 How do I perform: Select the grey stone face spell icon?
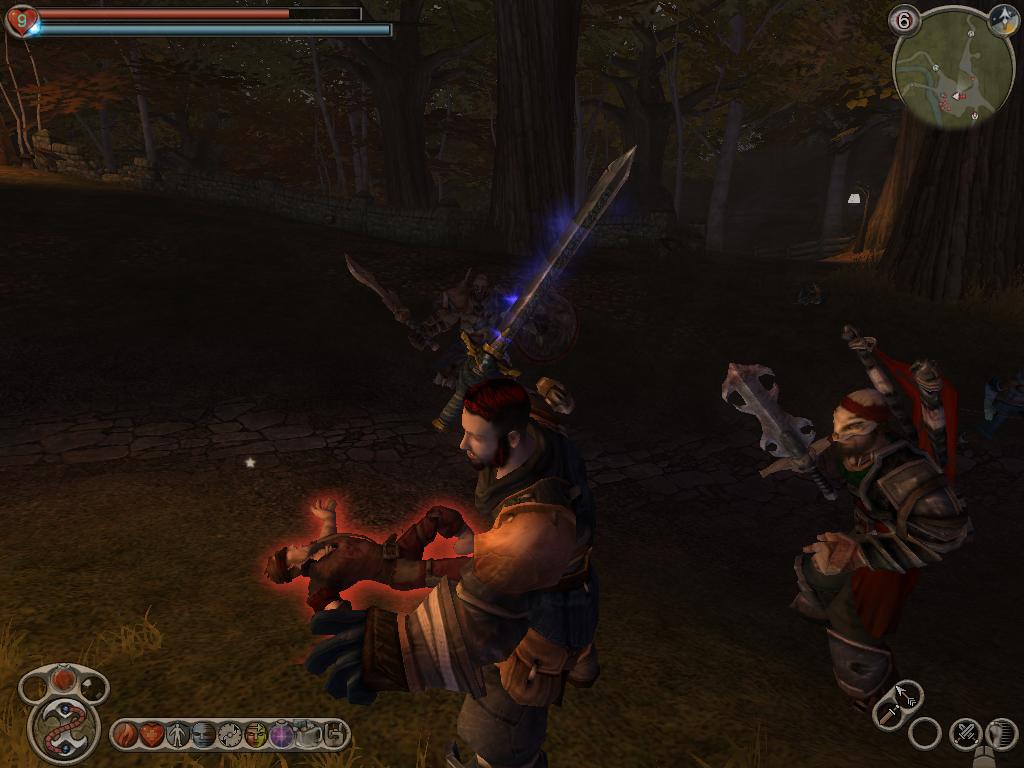point(204,735)
